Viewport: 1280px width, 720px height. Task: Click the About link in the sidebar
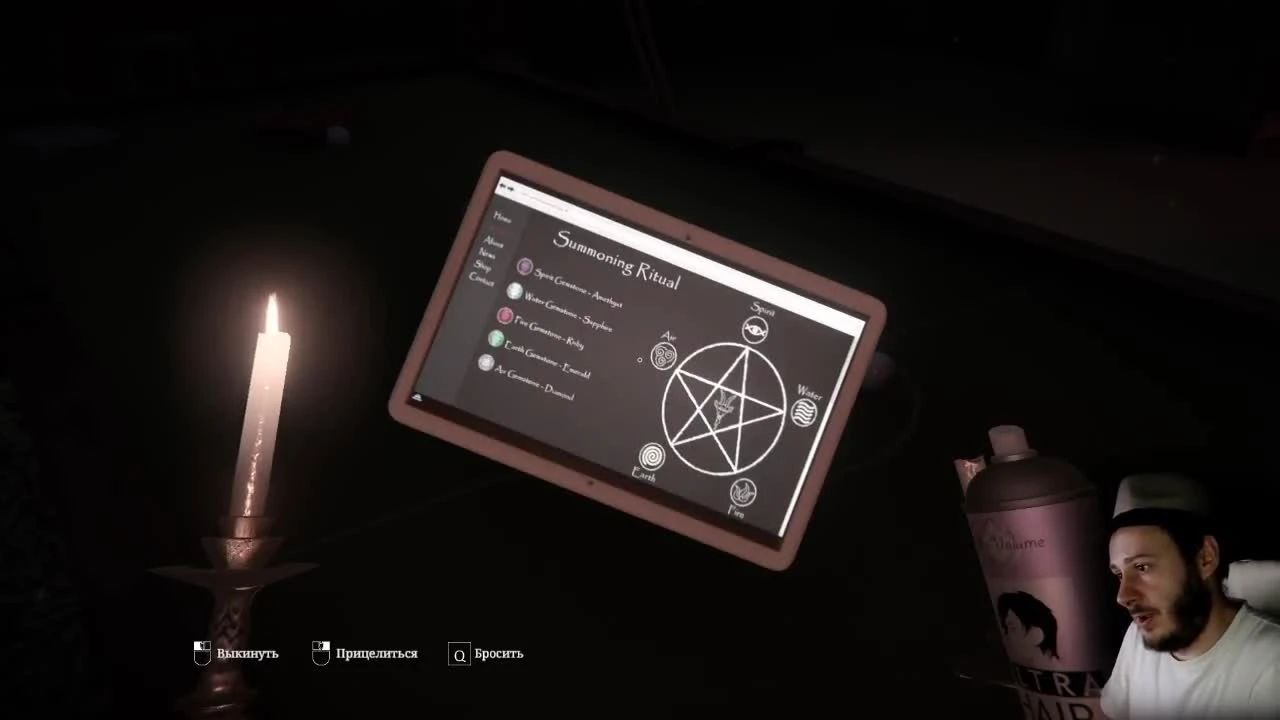tap(493, 242)
